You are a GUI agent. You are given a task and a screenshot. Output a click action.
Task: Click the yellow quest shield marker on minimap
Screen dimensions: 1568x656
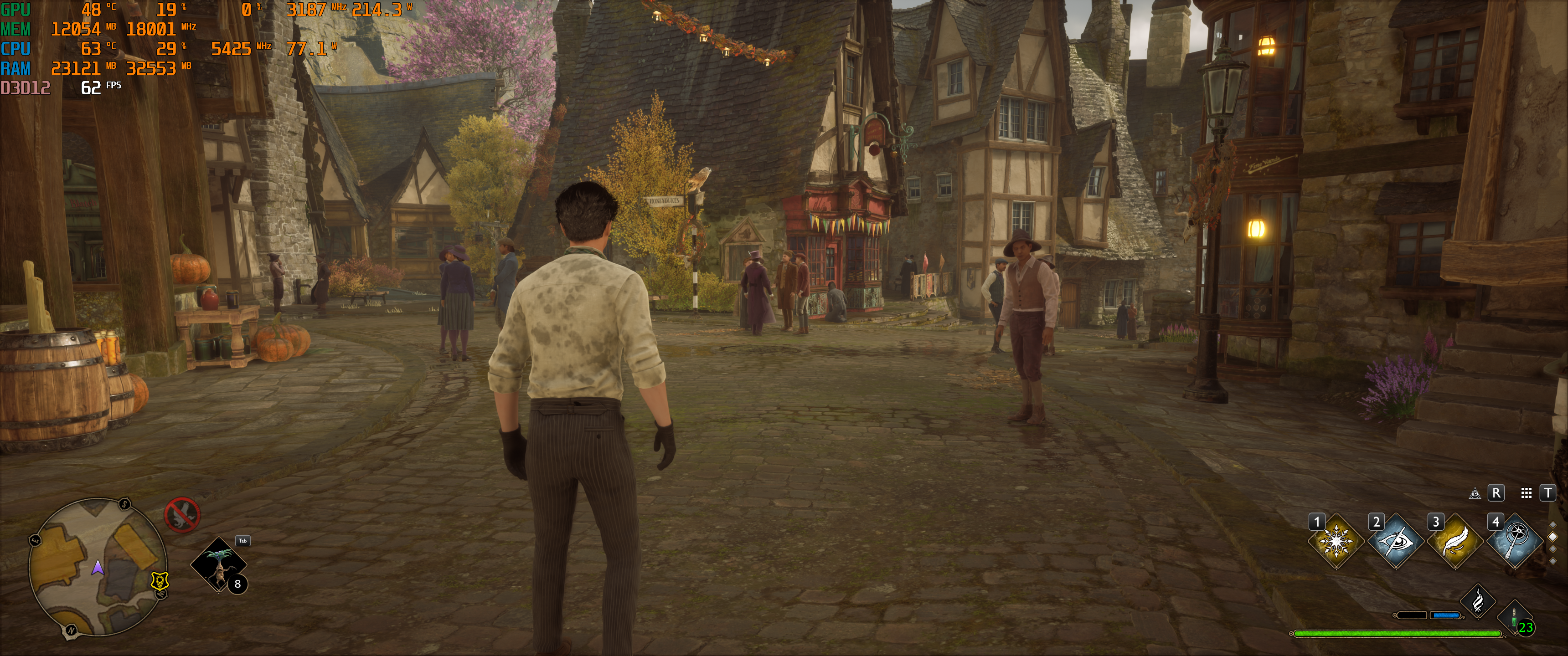pos(160,581)
